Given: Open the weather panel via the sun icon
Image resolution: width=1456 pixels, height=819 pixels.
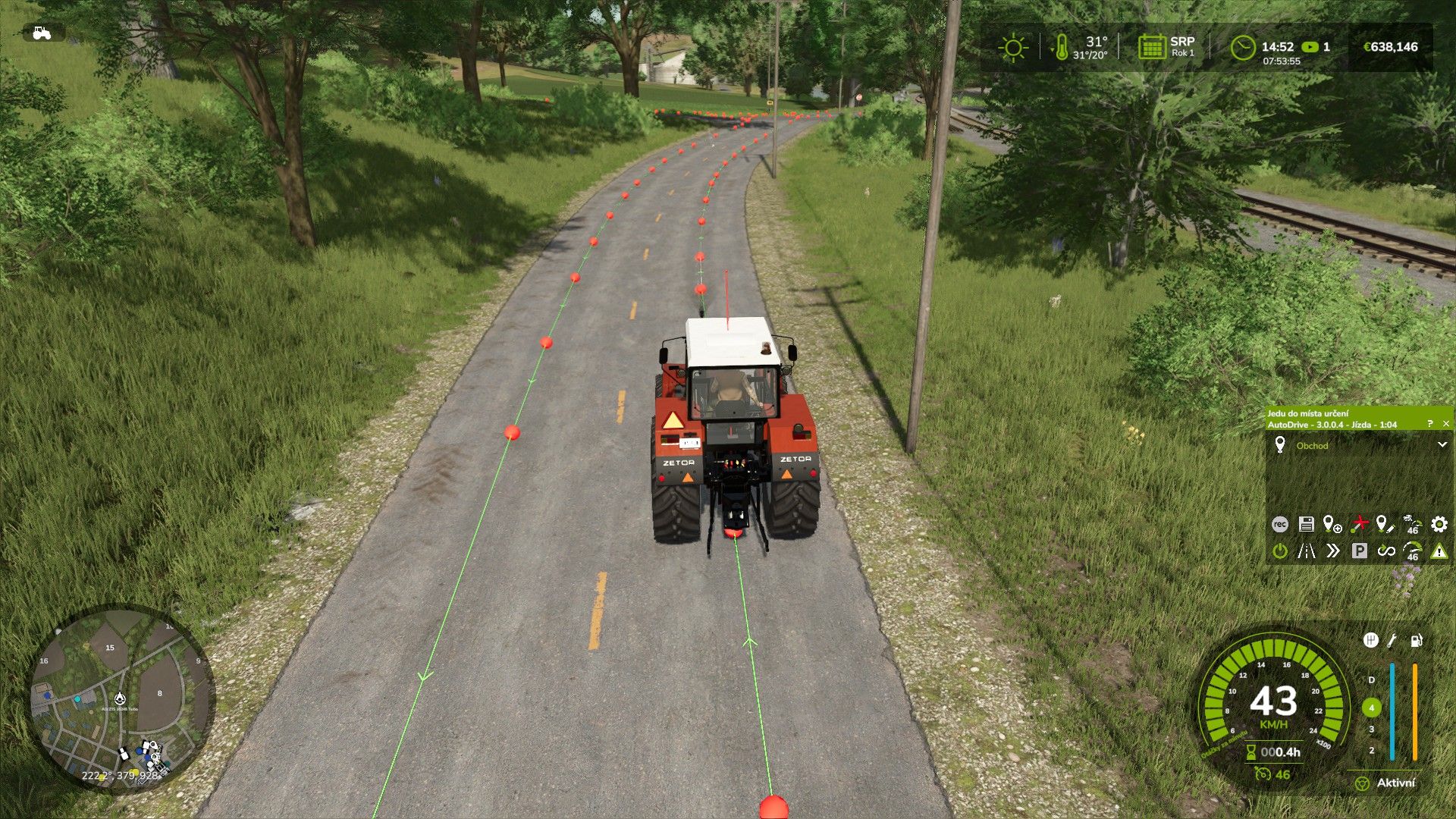Looking at the screenshot, I should (x=1012, y=47).
